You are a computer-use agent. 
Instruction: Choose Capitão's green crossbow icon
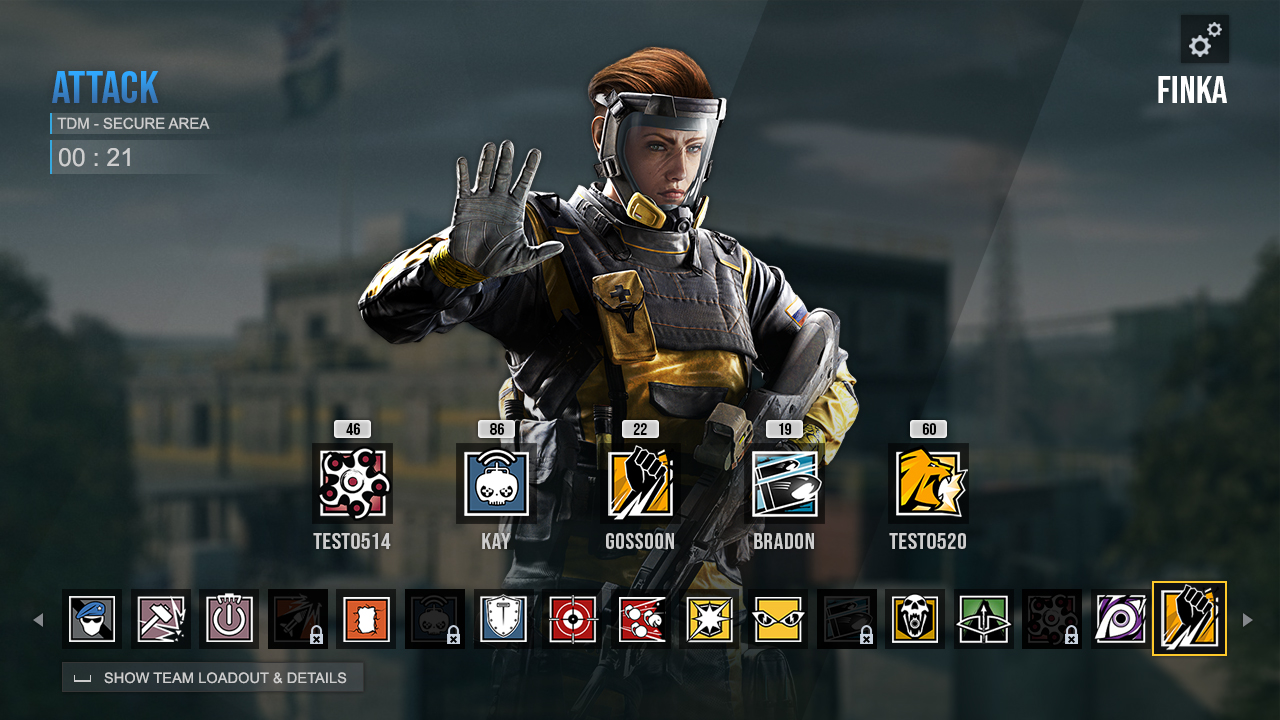point(984,619)
